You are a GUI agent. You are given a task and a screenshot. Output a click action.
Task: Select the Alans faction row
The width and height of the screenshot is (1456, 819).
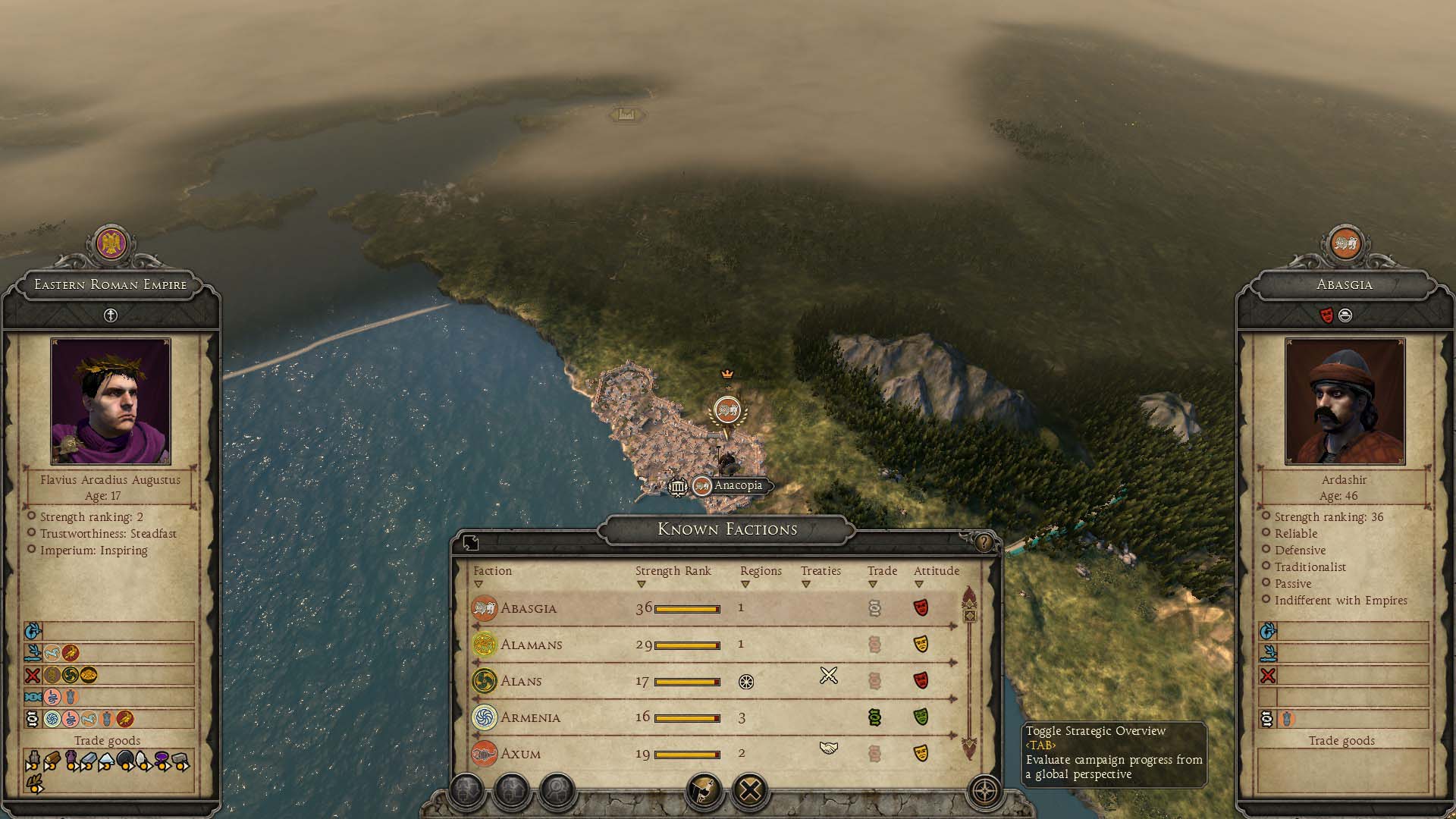click(521, 681)
